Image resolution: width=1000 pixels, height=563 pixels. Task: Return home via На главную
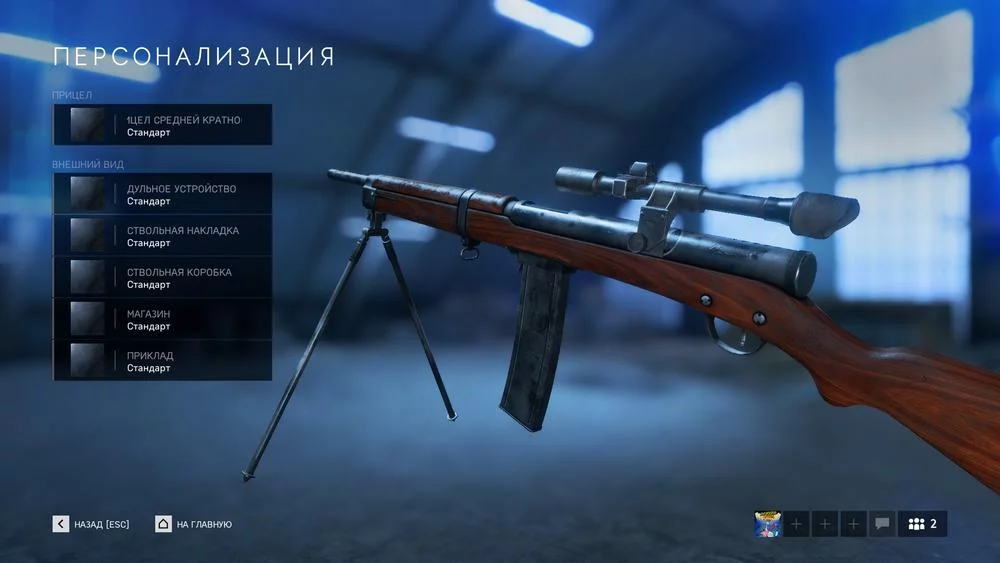194,524
